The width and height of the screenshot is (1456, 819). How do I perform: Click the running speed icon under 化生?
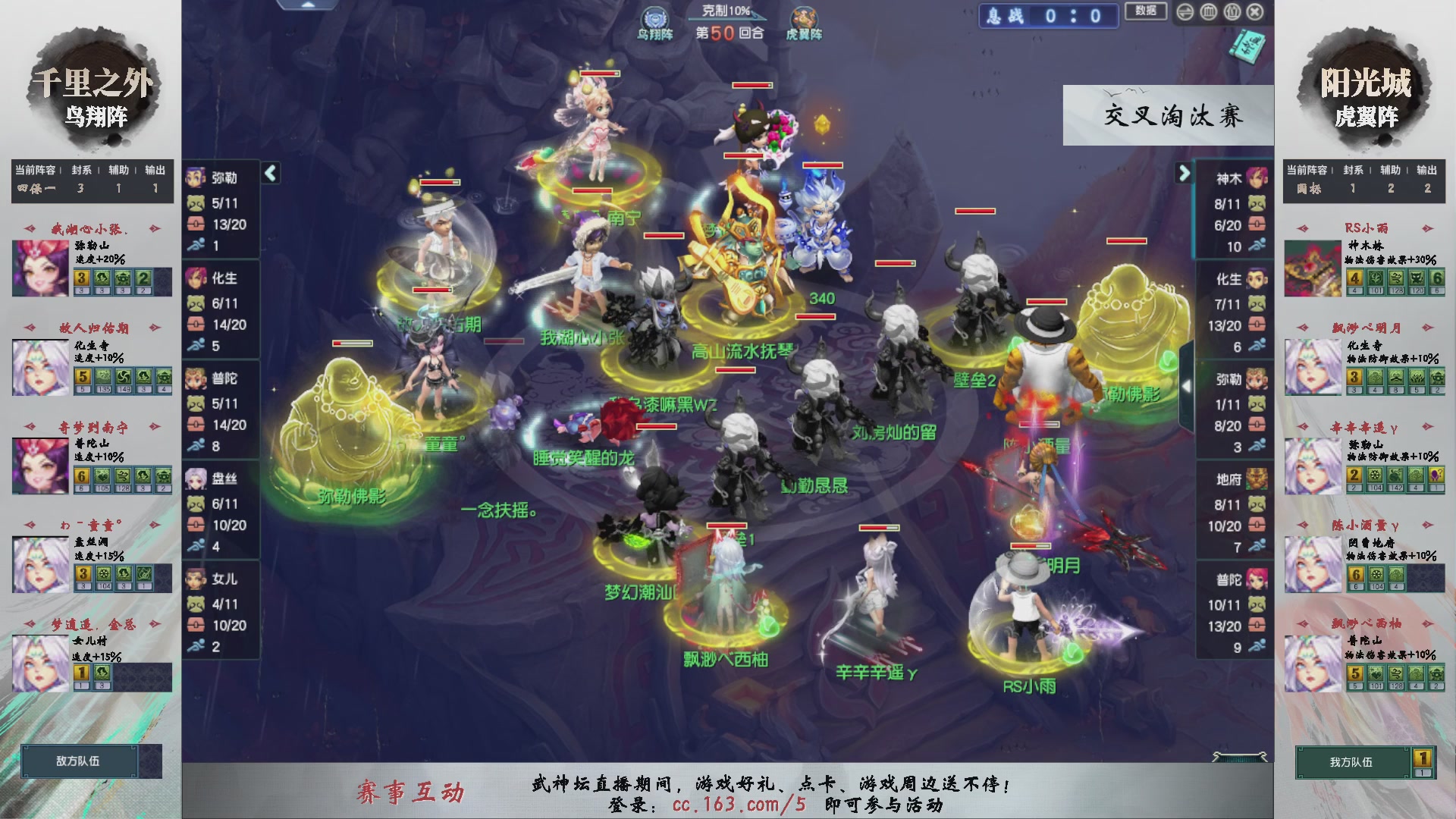point(196,344)
